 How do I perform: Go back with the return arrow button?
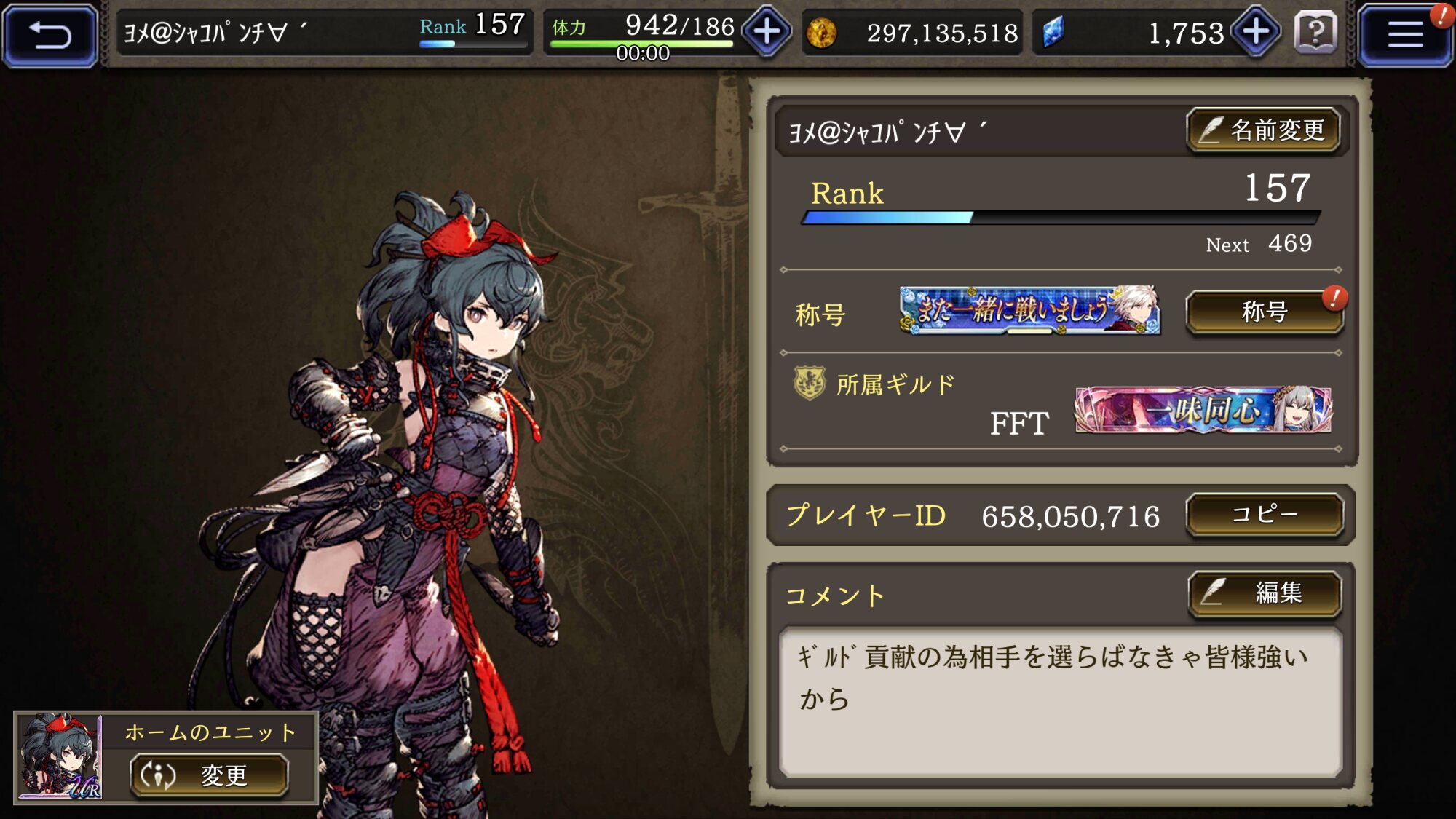[50, 35]
